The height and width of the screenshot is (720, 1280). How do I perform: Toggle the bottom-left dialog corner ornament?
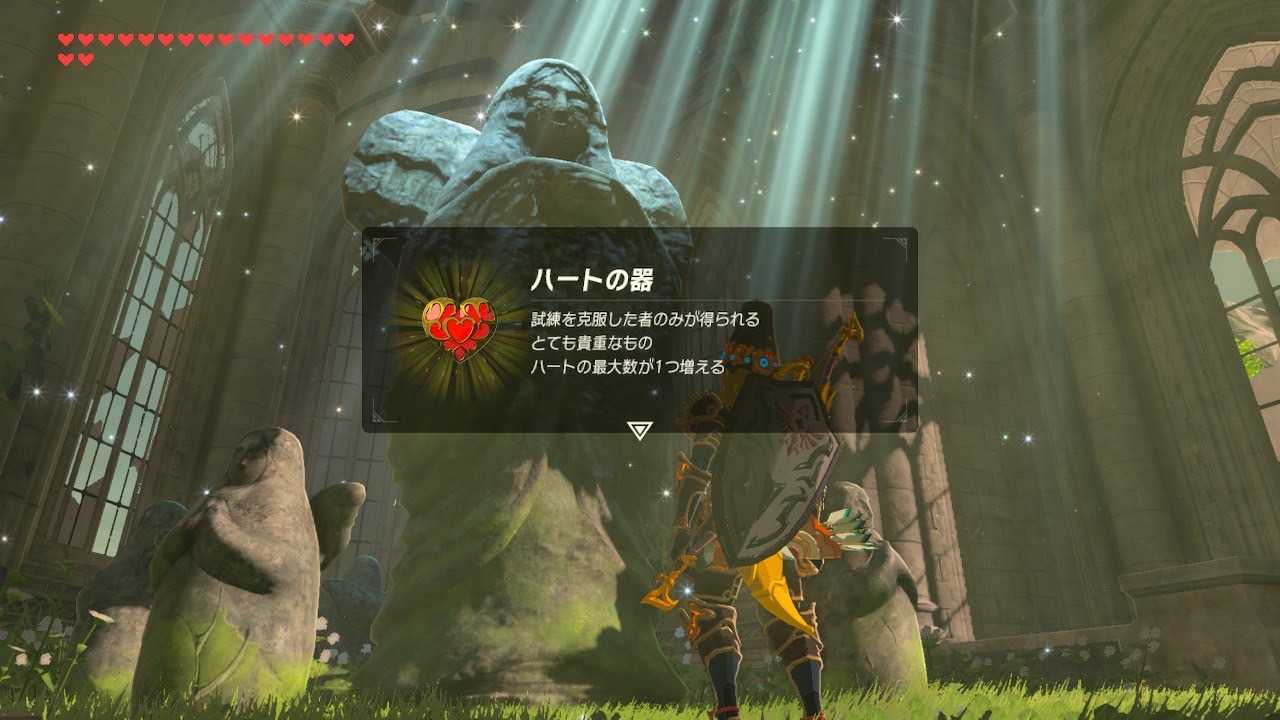click(377, 420)
